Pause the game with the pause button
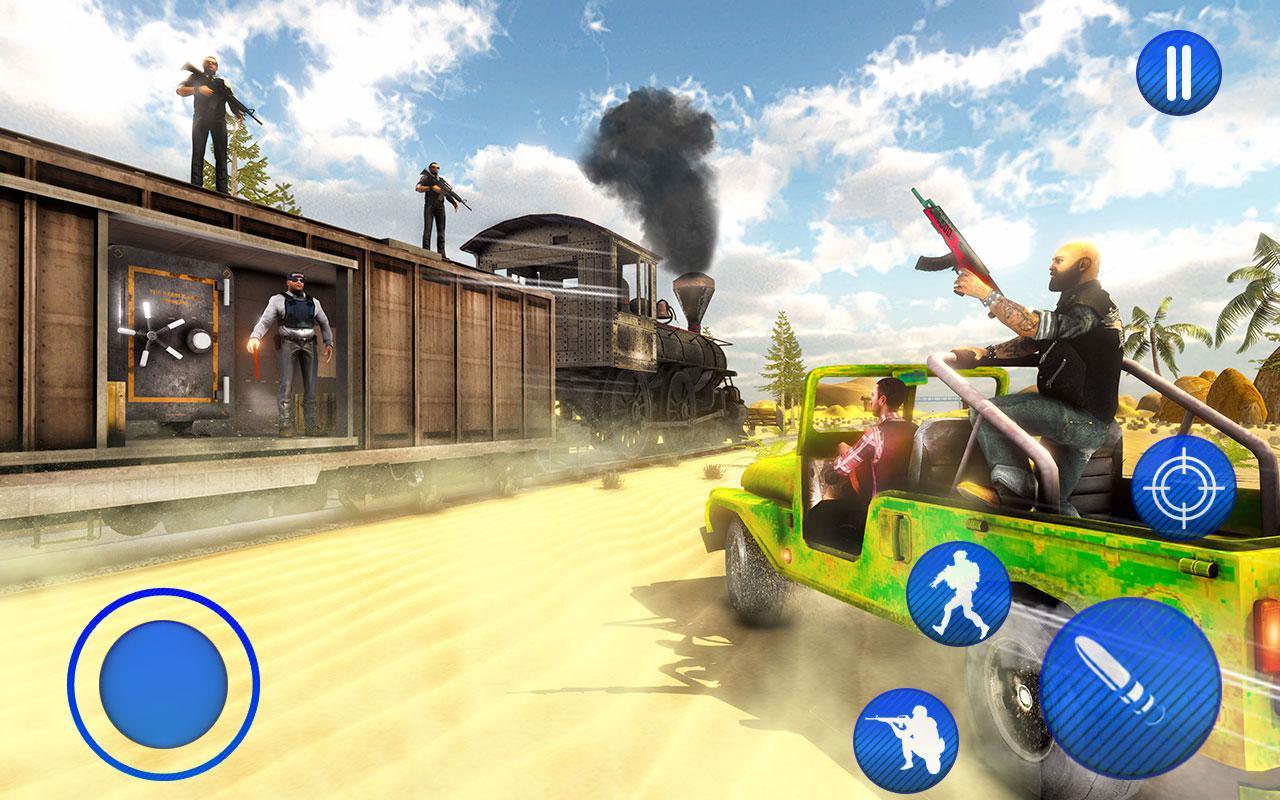This screenshot has height=800, width=1280. (x=1179, y=72)
